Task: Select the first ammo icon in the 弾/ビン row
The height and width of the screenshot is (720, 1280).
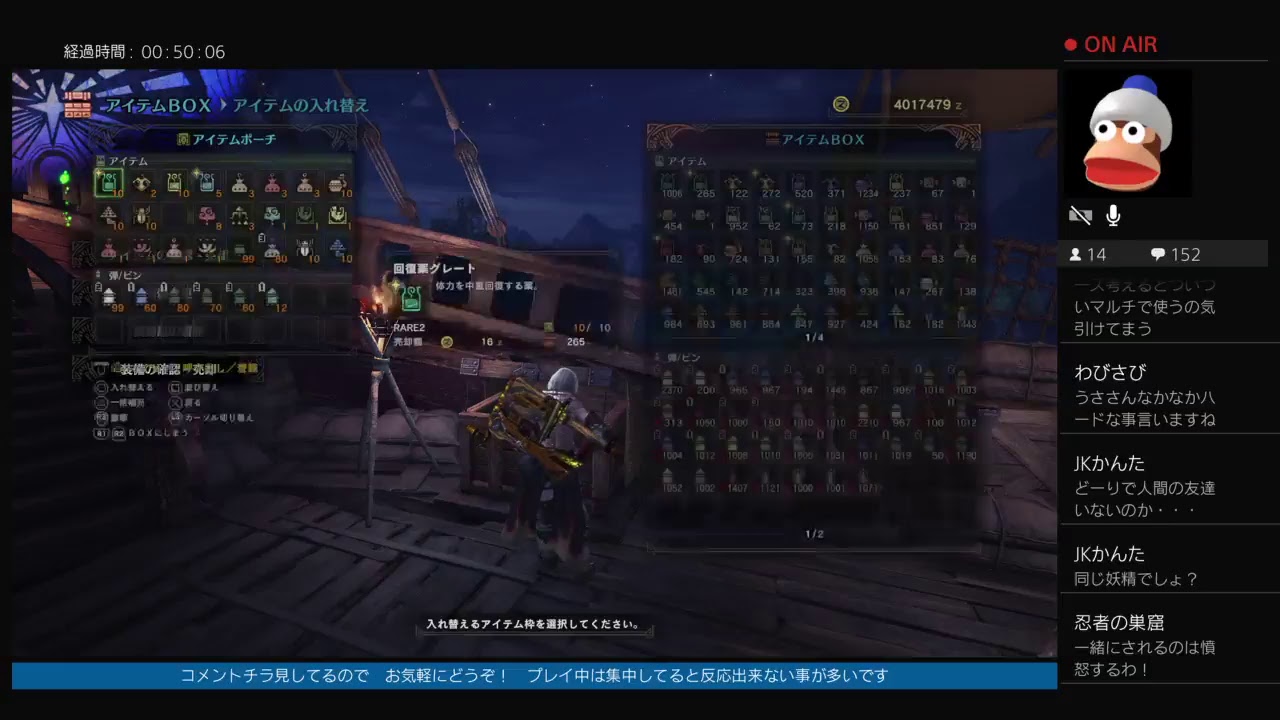Action: pyautogui.click(x=109, y=297)
